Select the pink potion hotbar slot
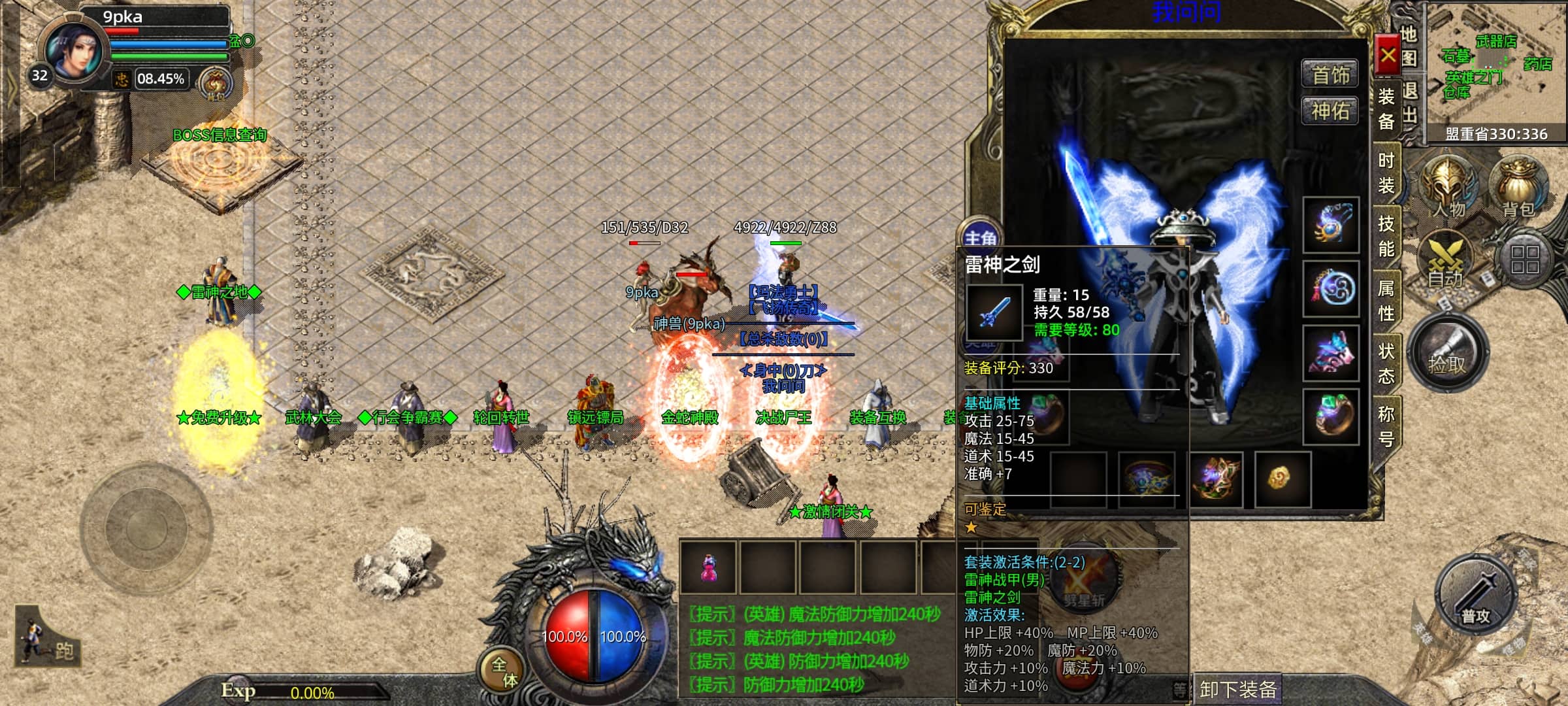 tap(708, 567)
